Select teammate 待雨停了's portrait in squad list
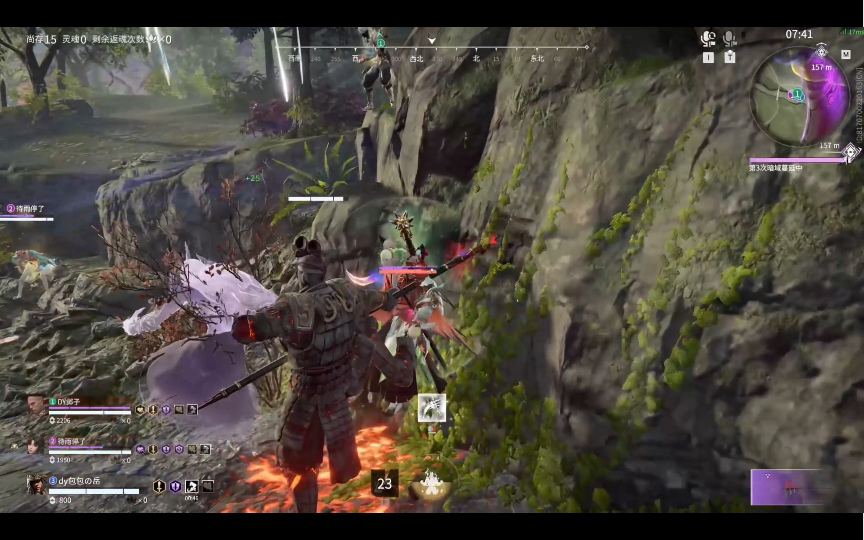This screenshot has height=540, width=864. pyautogui.click(x=37, y=444)
